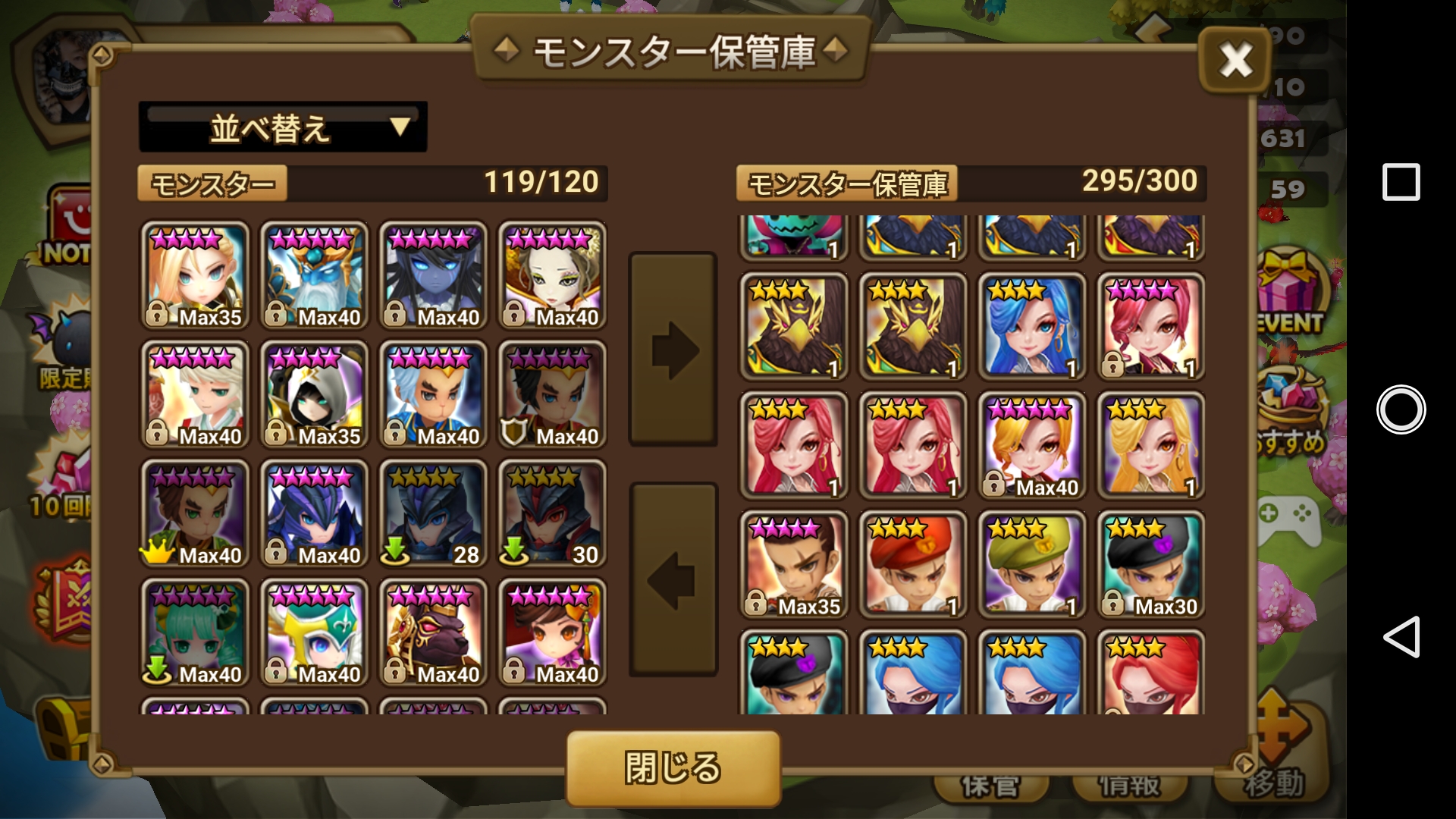The image size is (1456, 819).
Task: Choose the crowned brown-haired Max40 monster
Action: point(195,513)
